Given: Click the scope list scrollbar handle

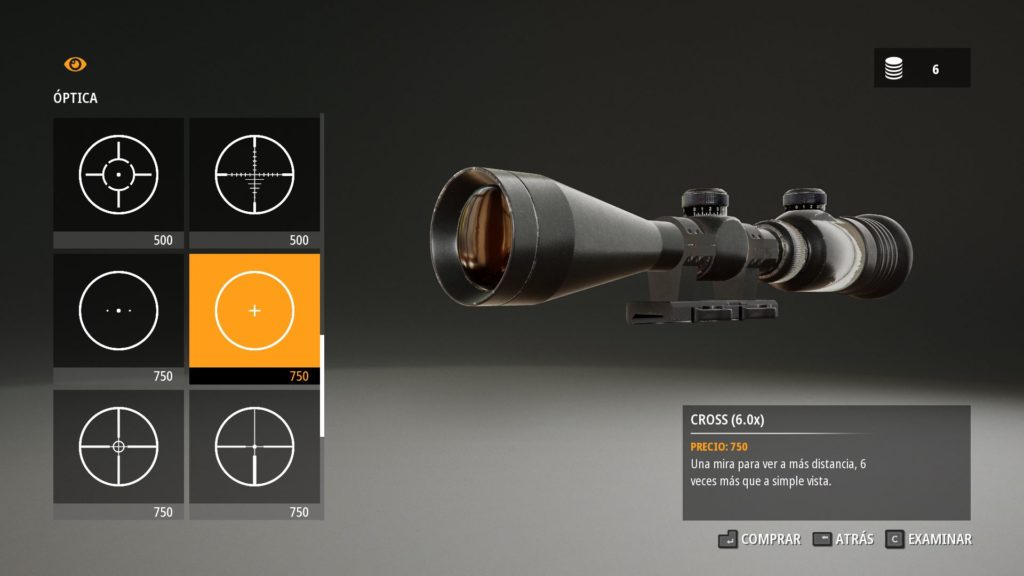Looking at the screenshot, I should point(322,385).
